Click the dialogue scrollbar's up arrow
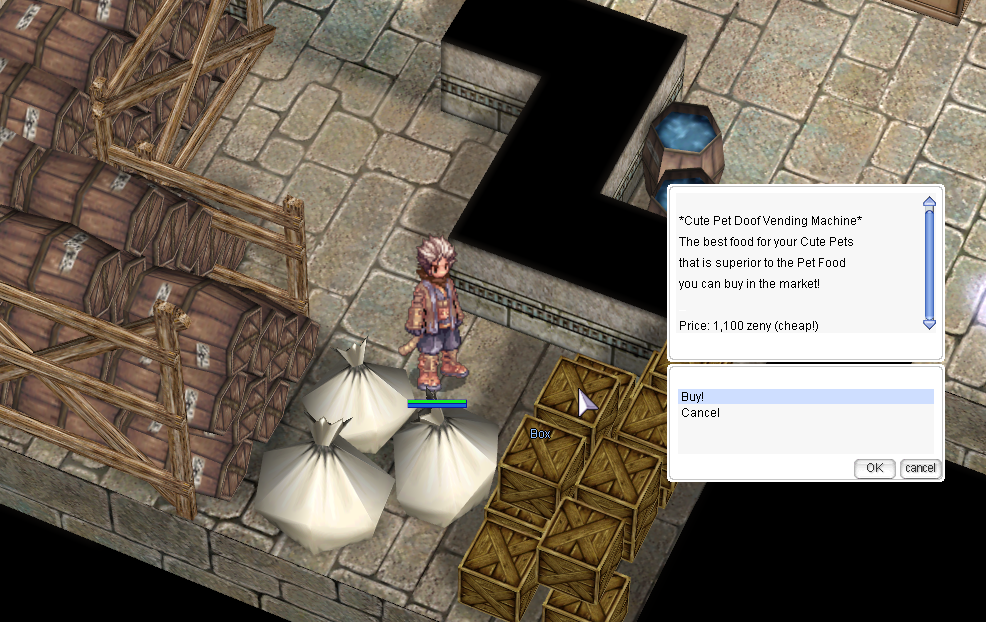Viewport: 986px width, 622px height. [929, 202]
